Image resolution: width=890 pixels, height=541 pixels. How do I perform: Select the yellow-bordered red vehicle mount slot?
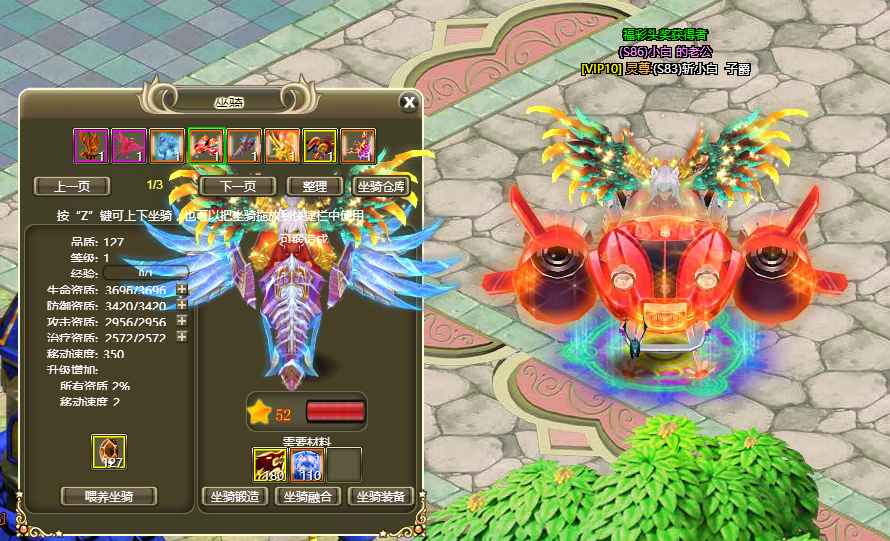[319, 146]
